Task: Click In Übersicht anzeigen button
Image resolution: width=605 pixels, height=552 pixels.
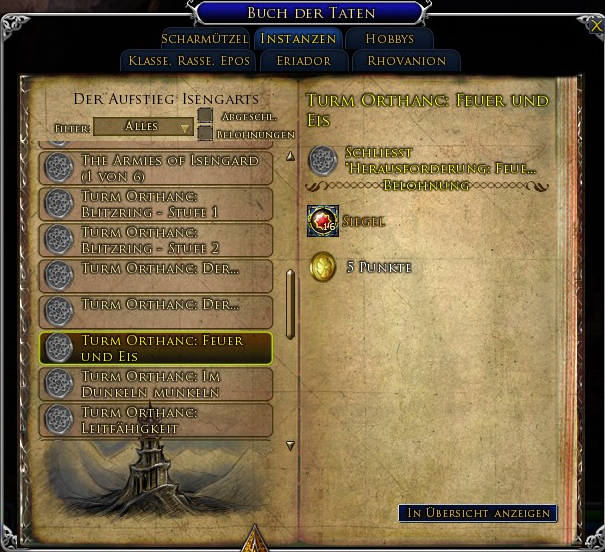Action: pyautogui.click(x=478, y=513)
